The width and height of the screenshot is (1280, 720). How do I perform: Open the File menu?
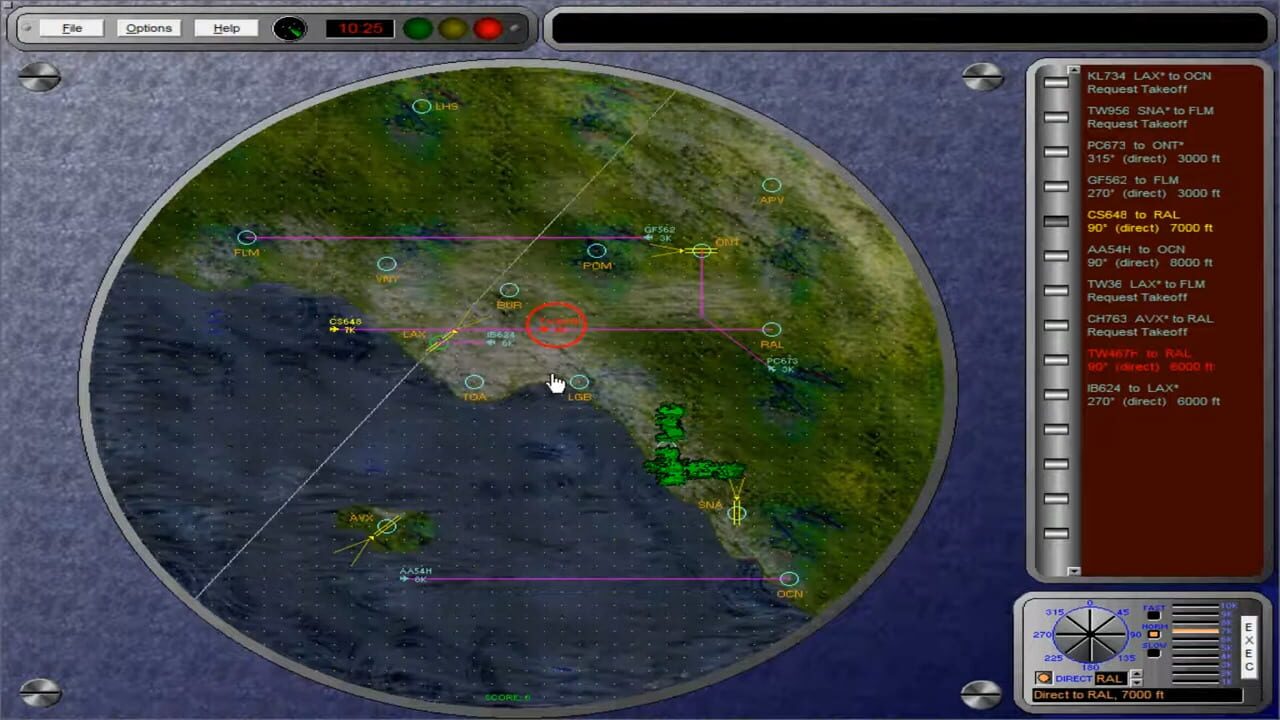(x=71, y=28)
